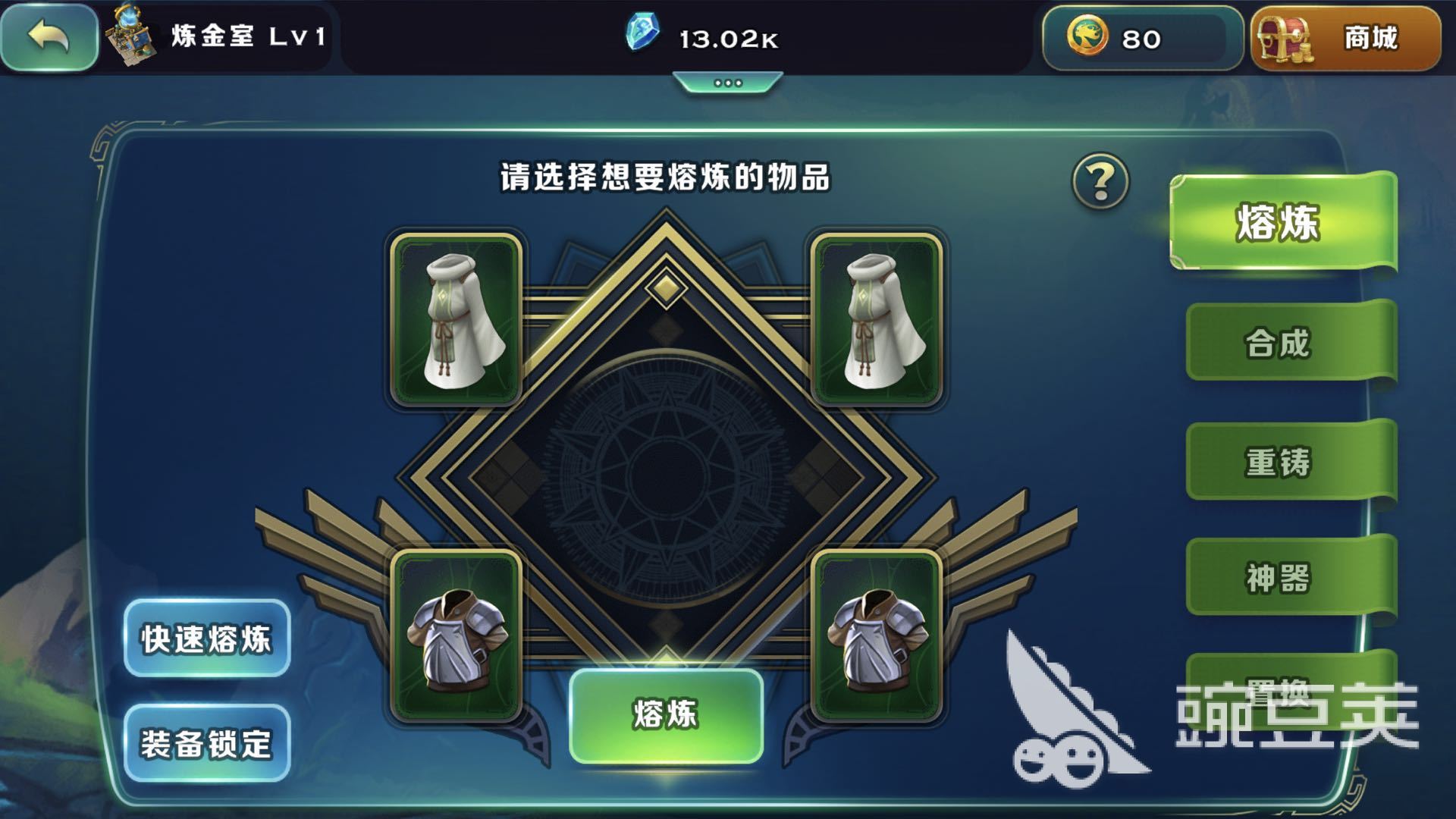This screenshot has height=819, width=1456.
Task: Open the question mark help
Action: (x=1100, y=181)
